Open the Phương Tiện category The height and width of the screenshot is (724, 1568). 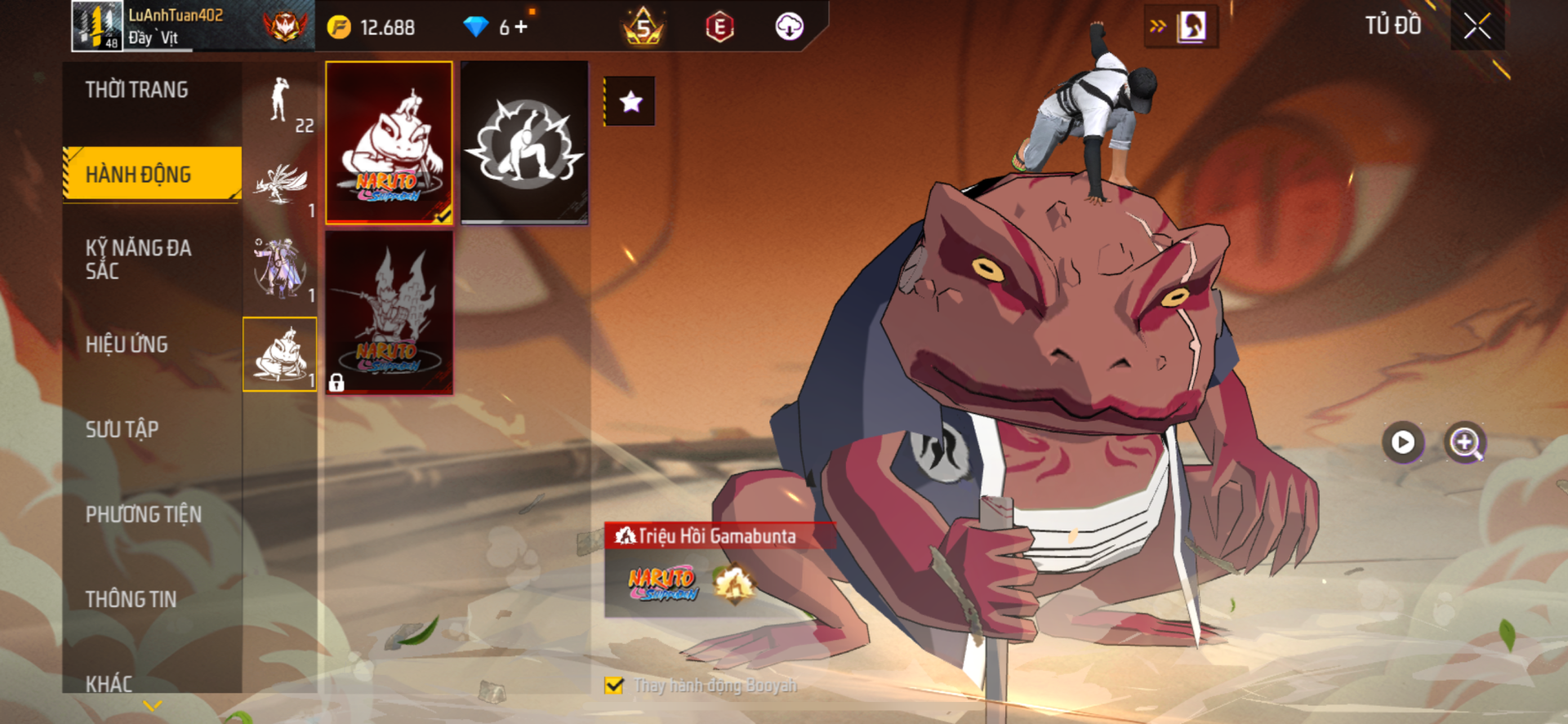[x=144, y=514]
